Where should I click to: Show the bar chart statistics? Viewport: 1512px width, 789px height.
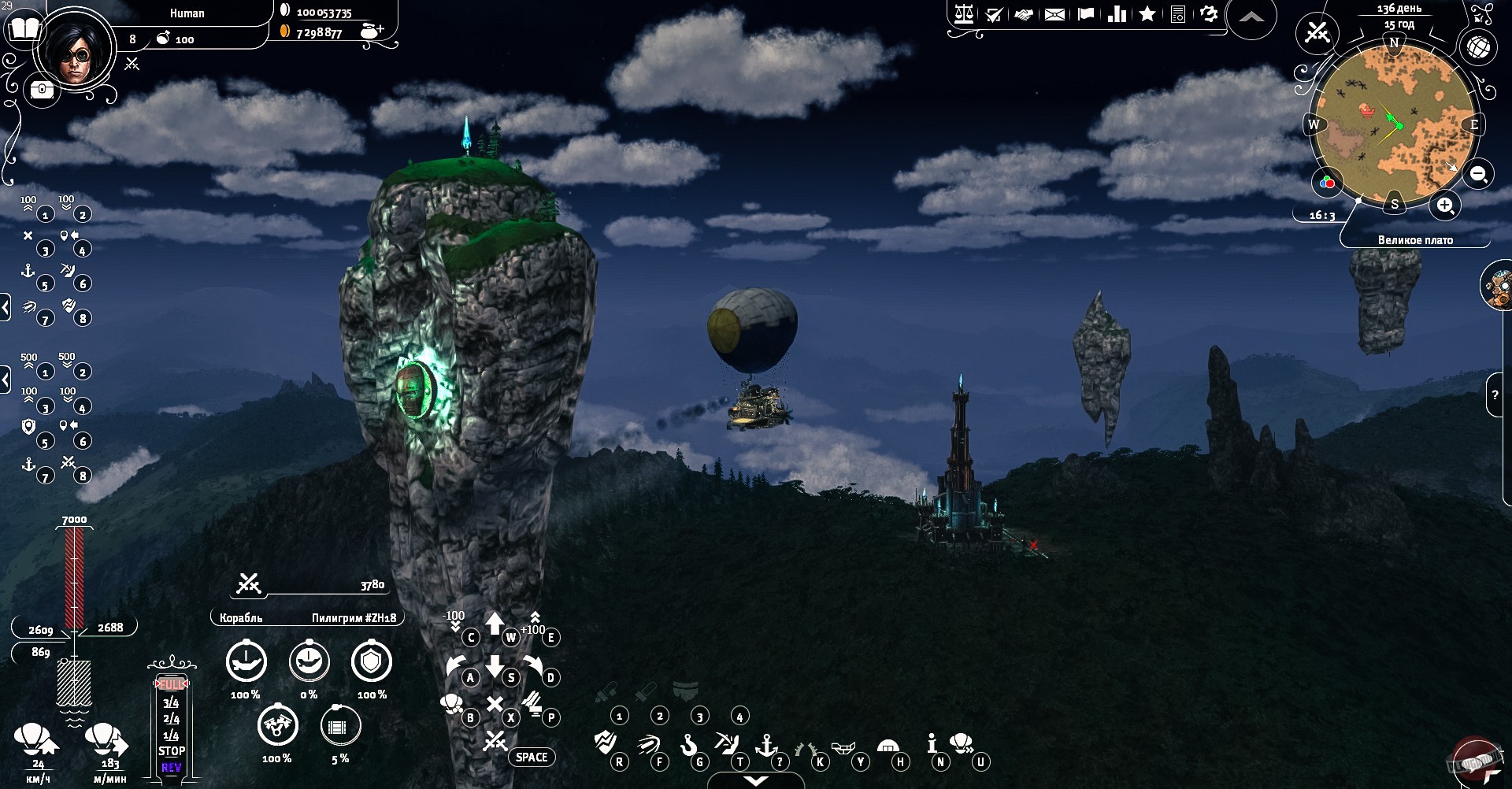(1117, 14)
